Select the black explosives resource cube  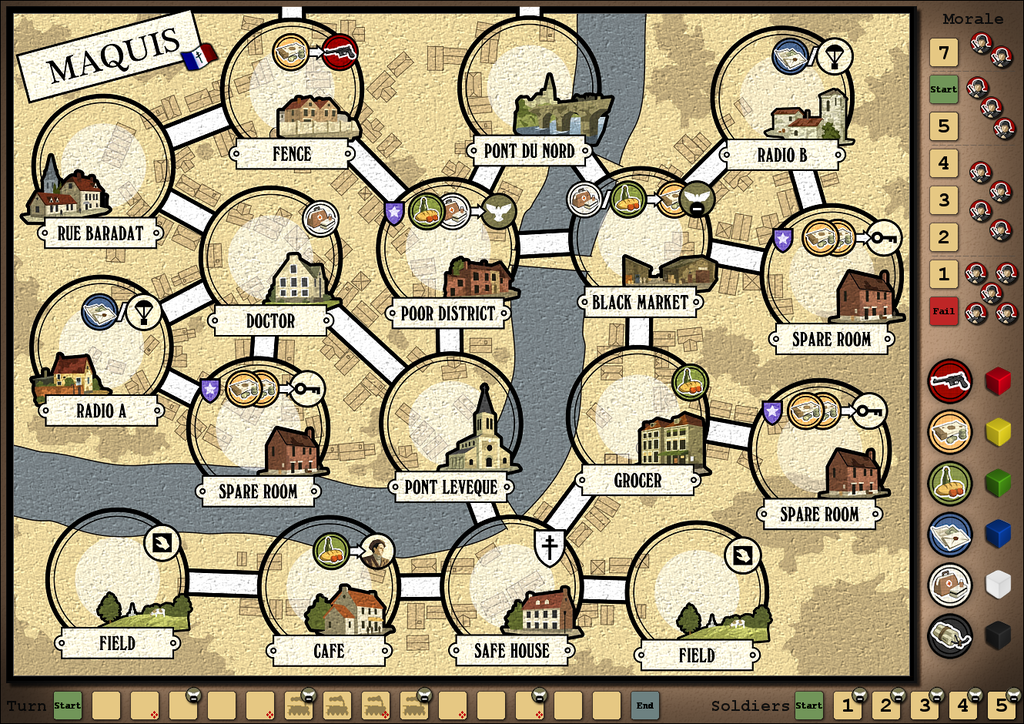[998, 636]
